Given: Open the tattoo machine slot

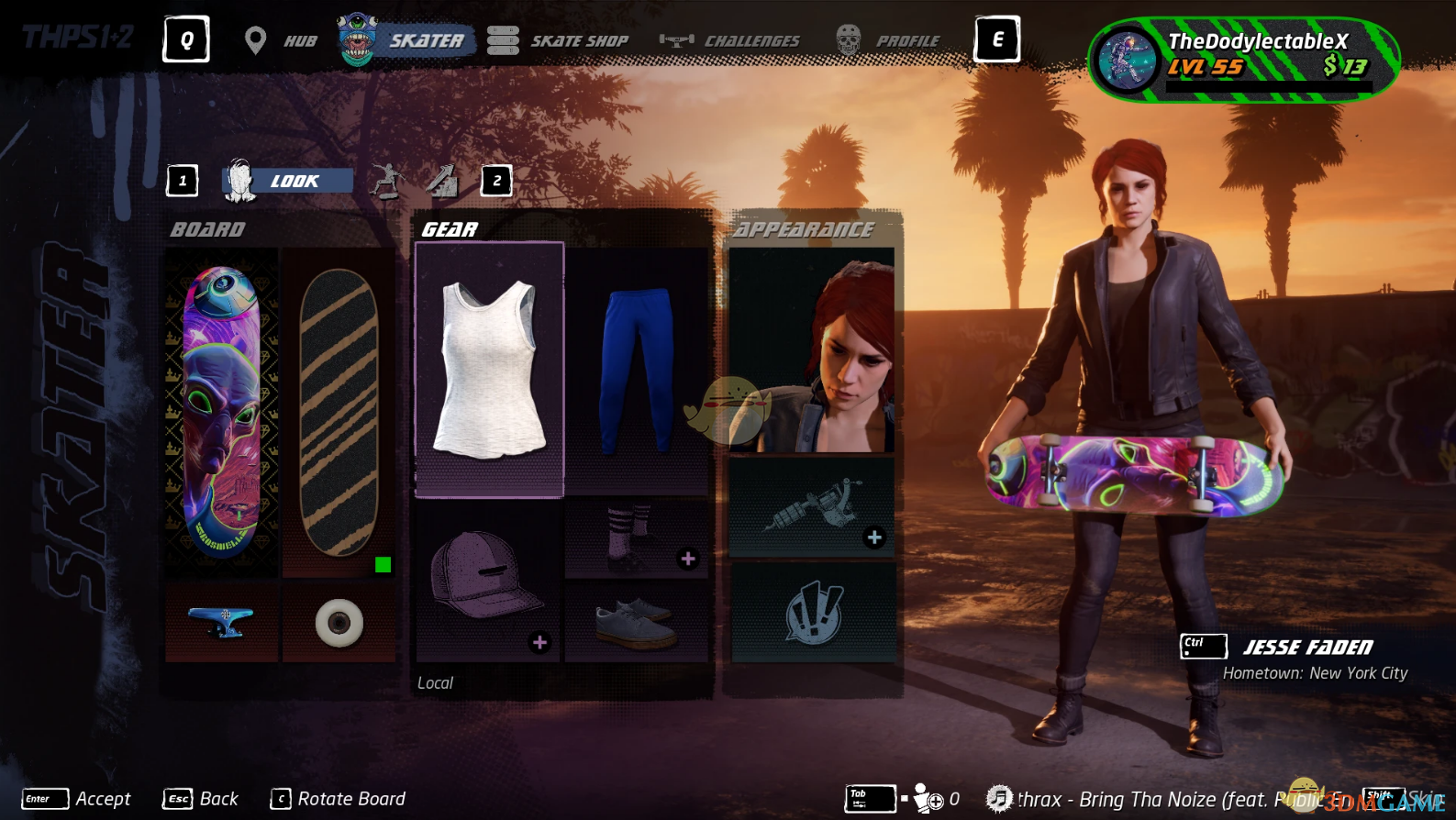Looking at the screenshot, I should coord(812,508).
